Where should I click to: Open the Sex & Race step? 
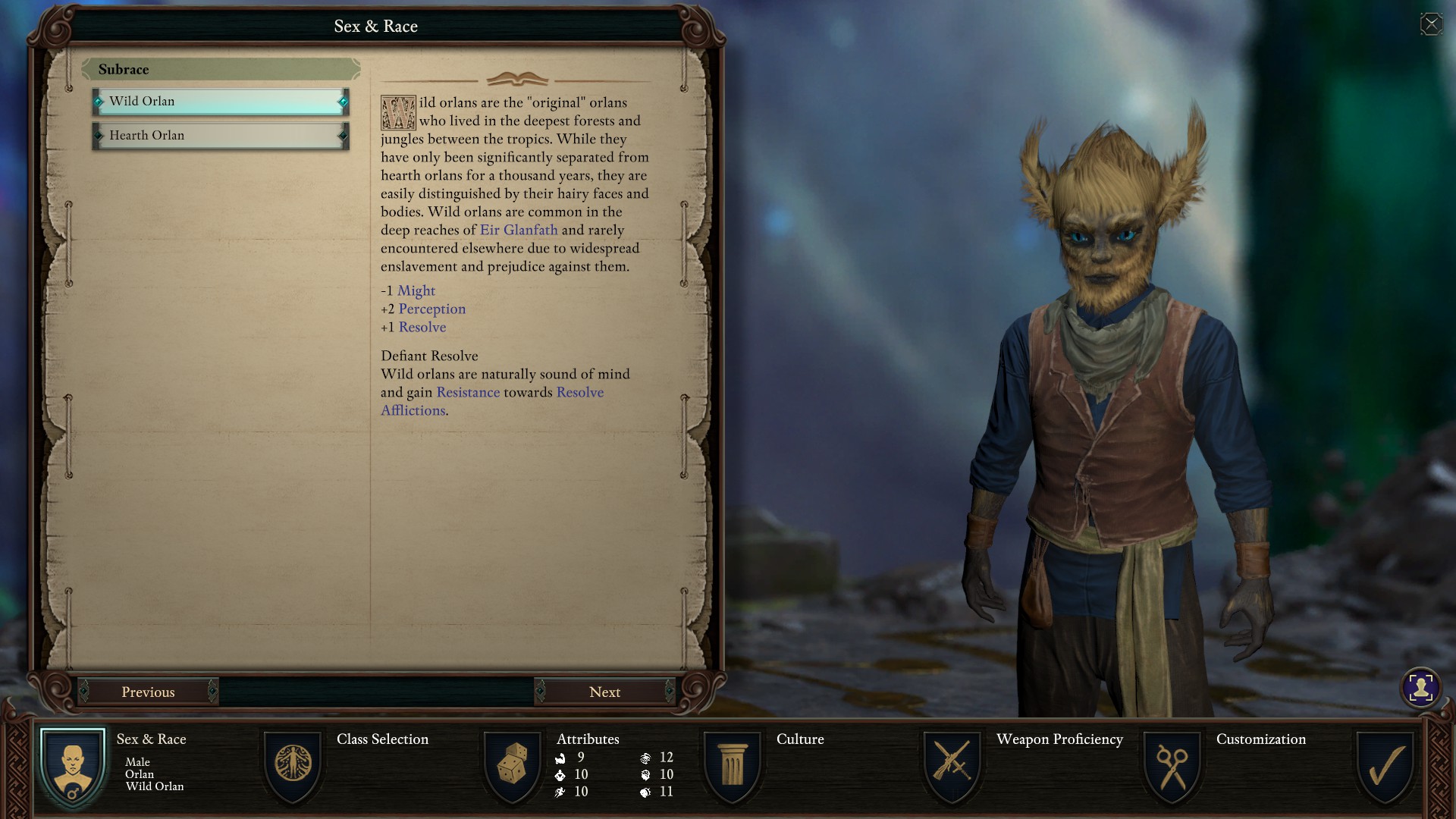pos(73,766)
